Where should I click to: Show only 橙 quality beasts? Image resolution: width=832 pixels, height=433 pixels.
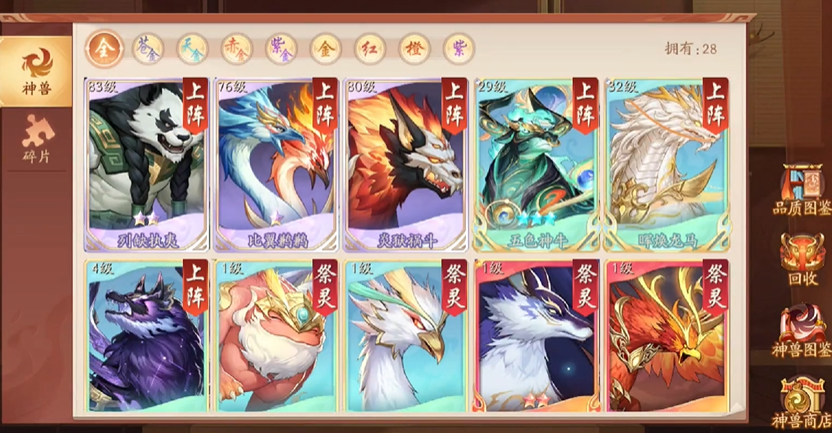413,47
